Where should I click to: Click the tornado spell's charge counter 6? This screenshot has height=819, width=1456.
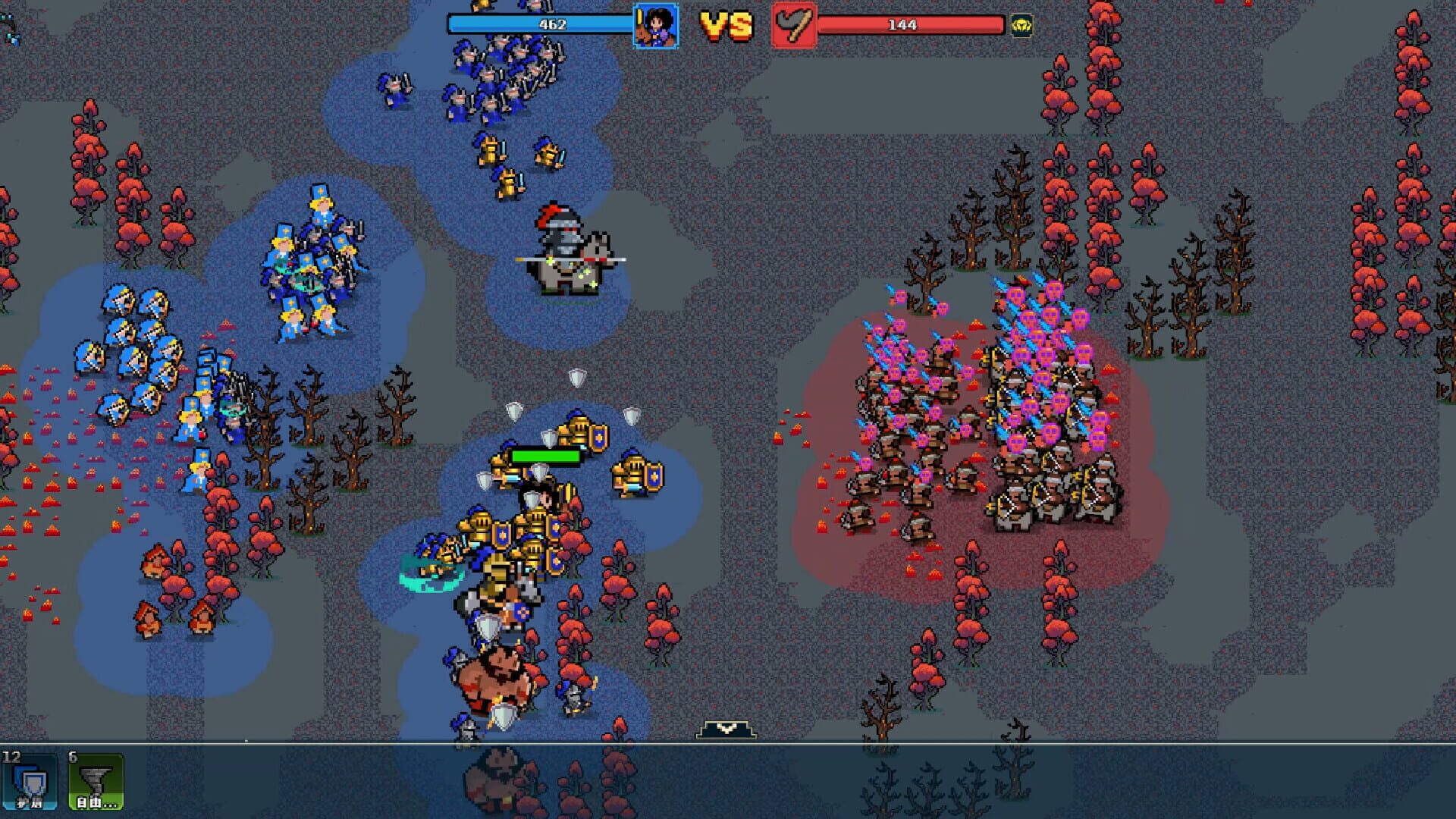[x=72, y=755]
